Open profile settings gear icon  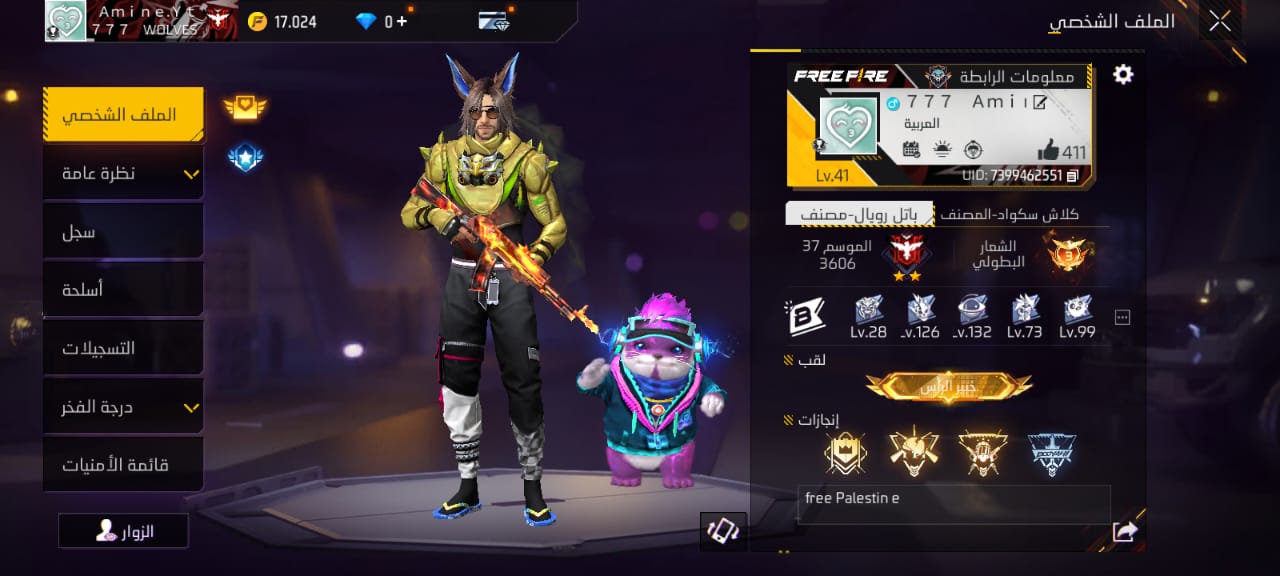click(1123, 74)
